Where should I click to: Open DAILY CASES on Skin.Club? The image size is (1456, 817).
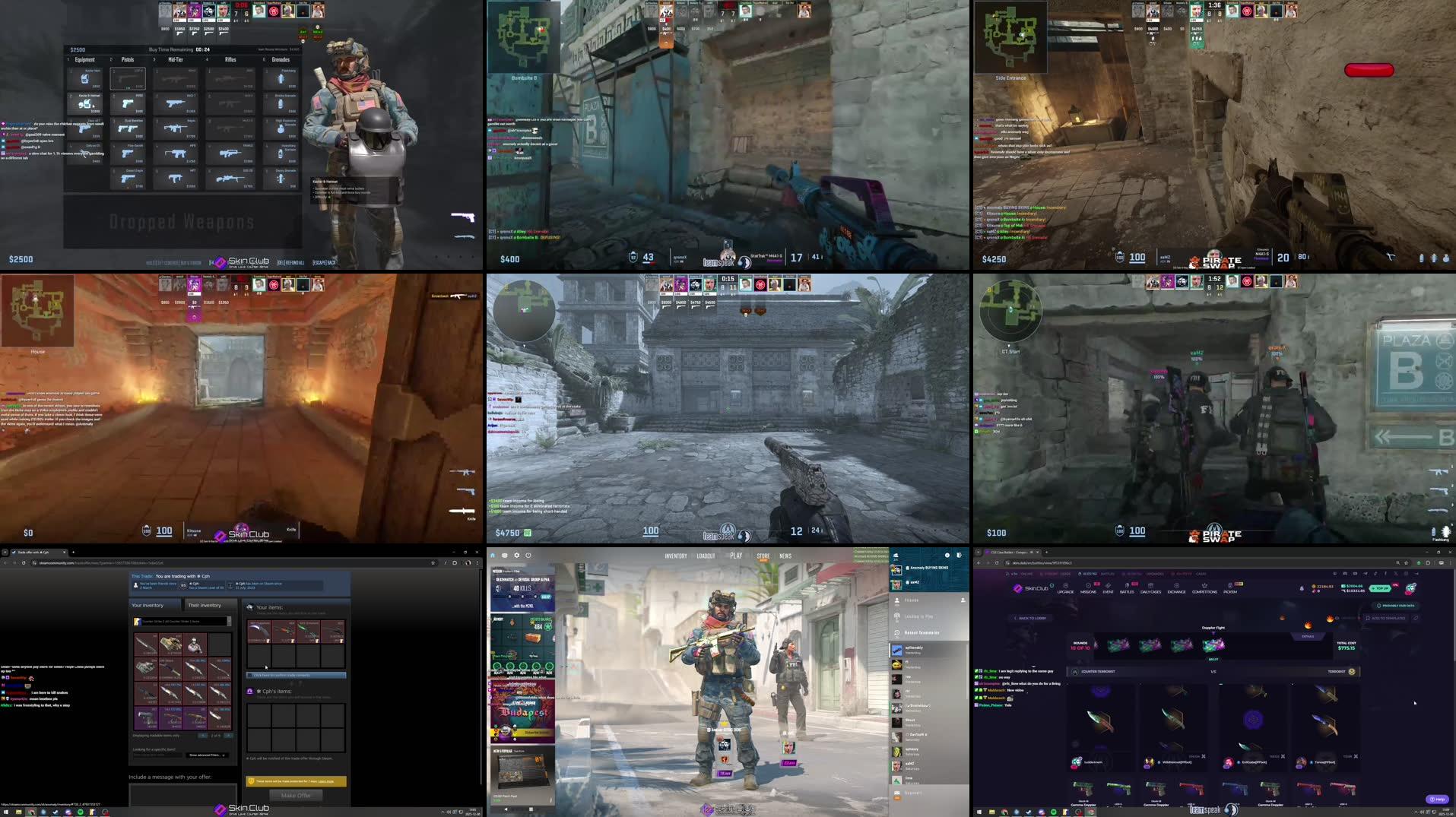(1151, 586)
